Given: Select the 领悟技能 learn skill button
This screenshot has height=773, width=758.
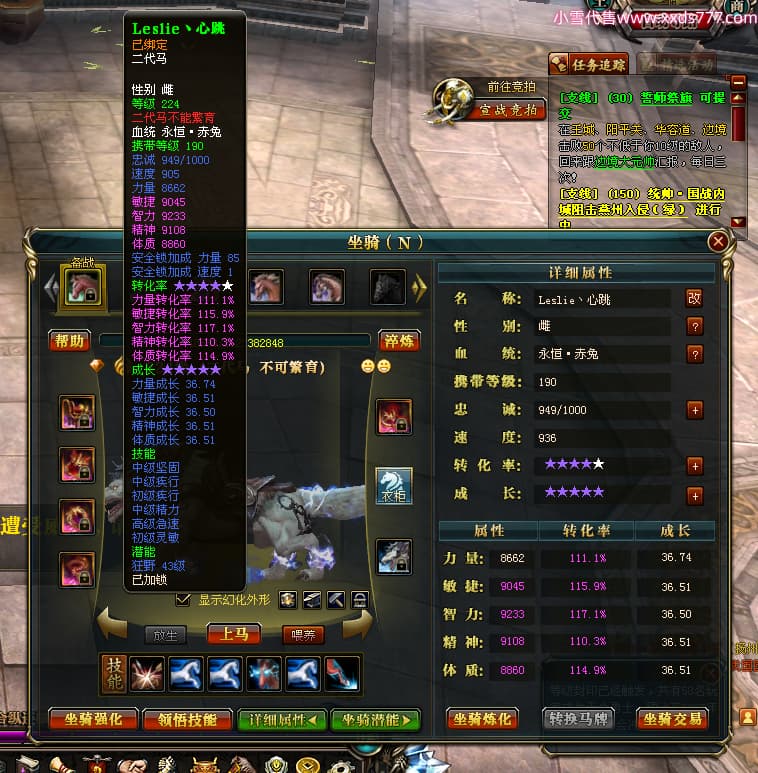Looking at the screenshot, I should coord(182,719).
